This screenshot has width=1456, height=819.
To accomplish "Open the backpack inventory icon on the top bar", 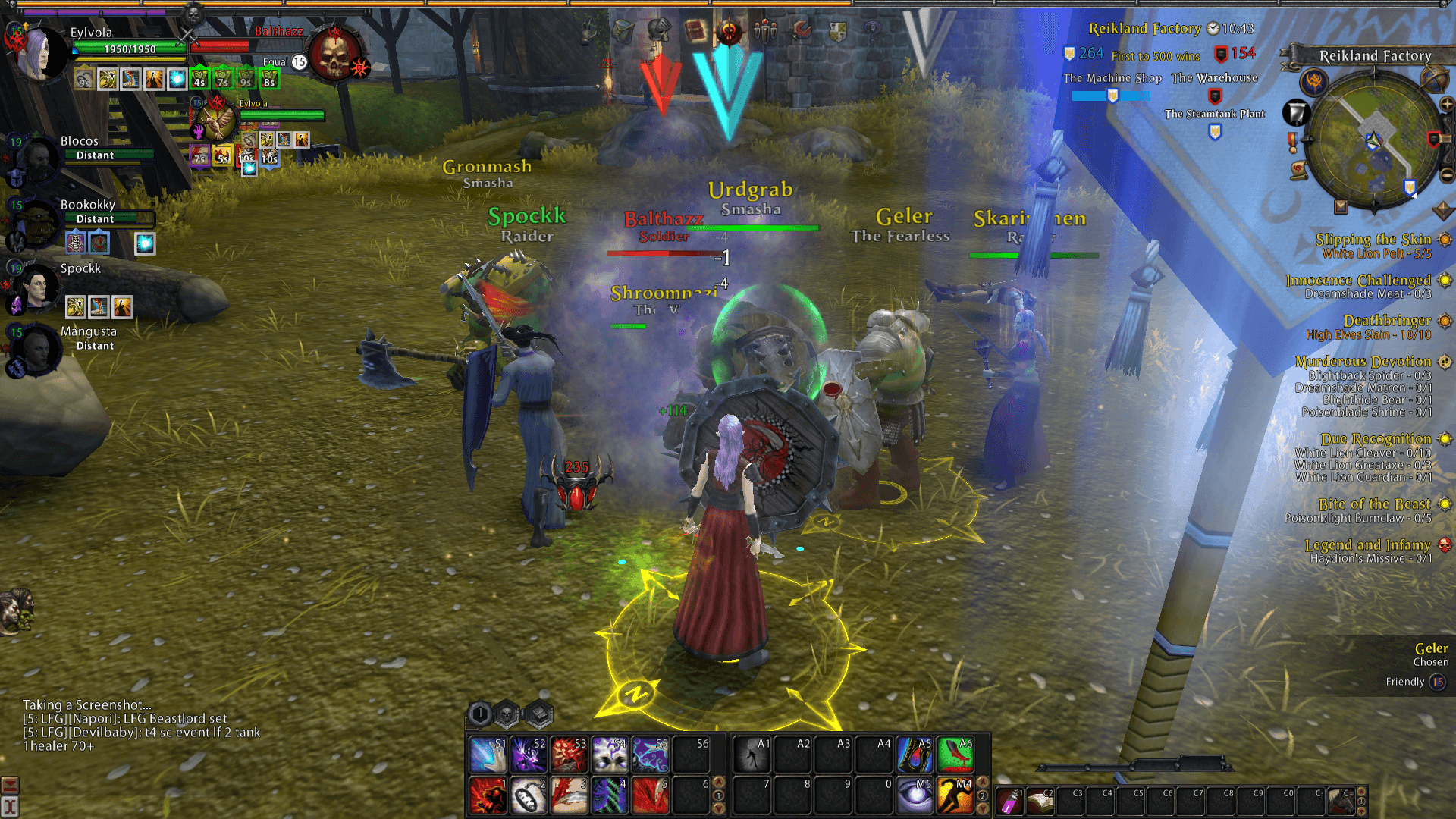I will tap(622, 30).
